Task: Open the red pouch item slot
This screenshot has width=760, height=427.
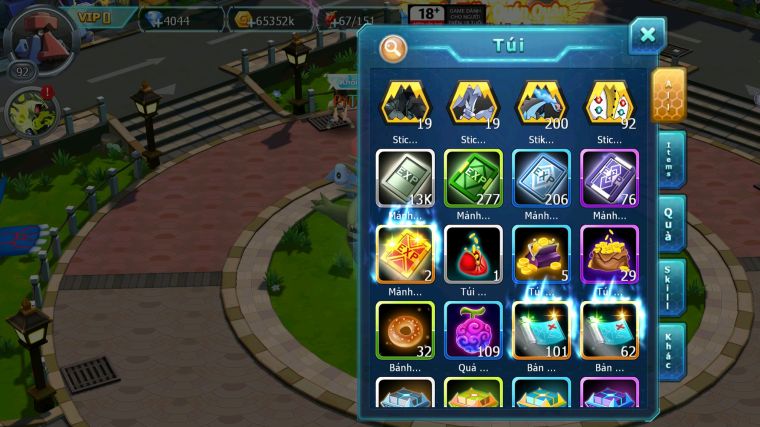Action: (473, 253)
